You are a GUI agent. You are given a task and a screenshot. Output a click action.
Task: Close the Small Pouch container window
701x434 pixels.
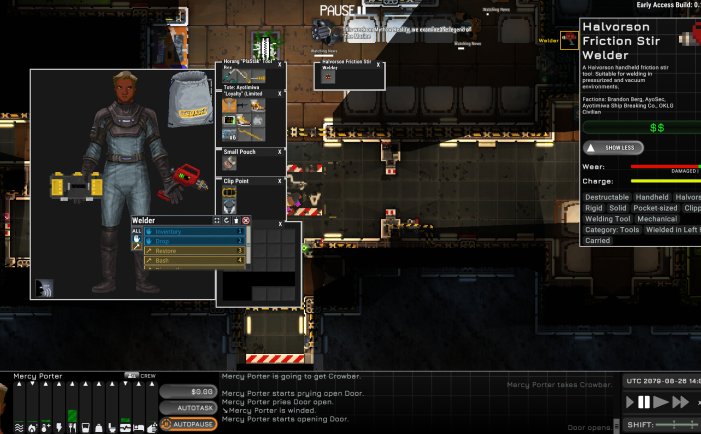pos(279,152)
